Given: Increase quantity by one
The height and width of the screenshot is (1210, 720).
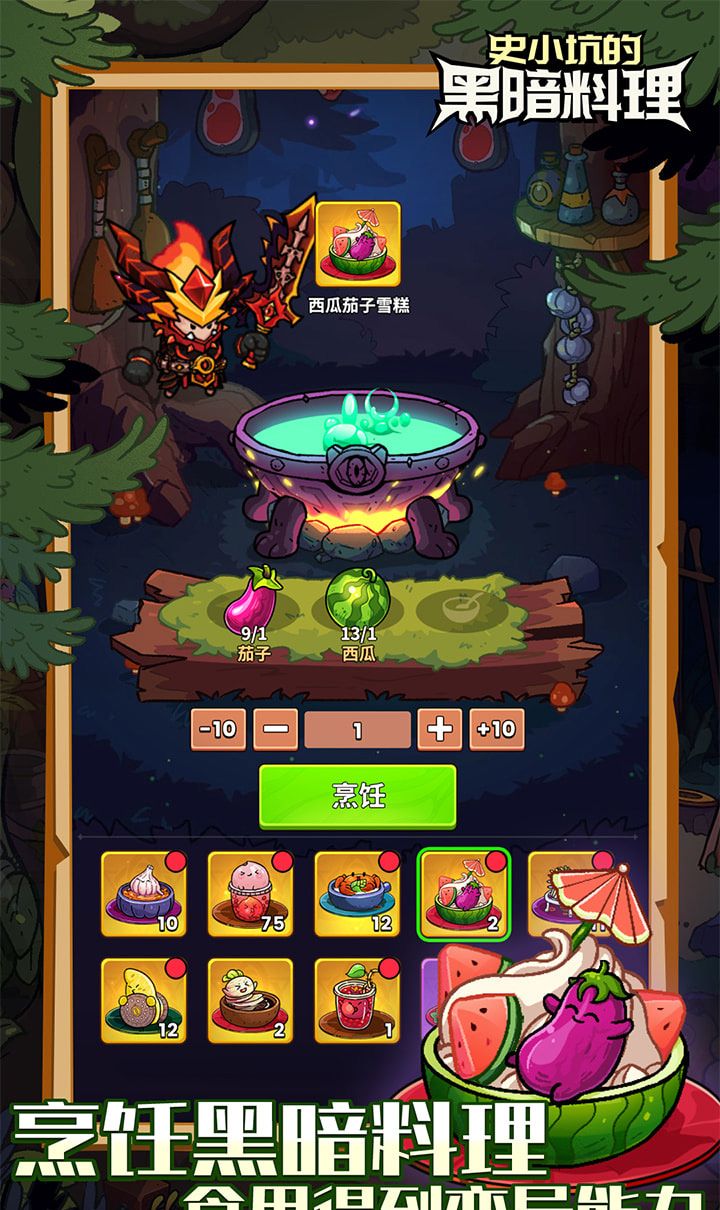Looking at the screenshot, I should coord(439,729).
